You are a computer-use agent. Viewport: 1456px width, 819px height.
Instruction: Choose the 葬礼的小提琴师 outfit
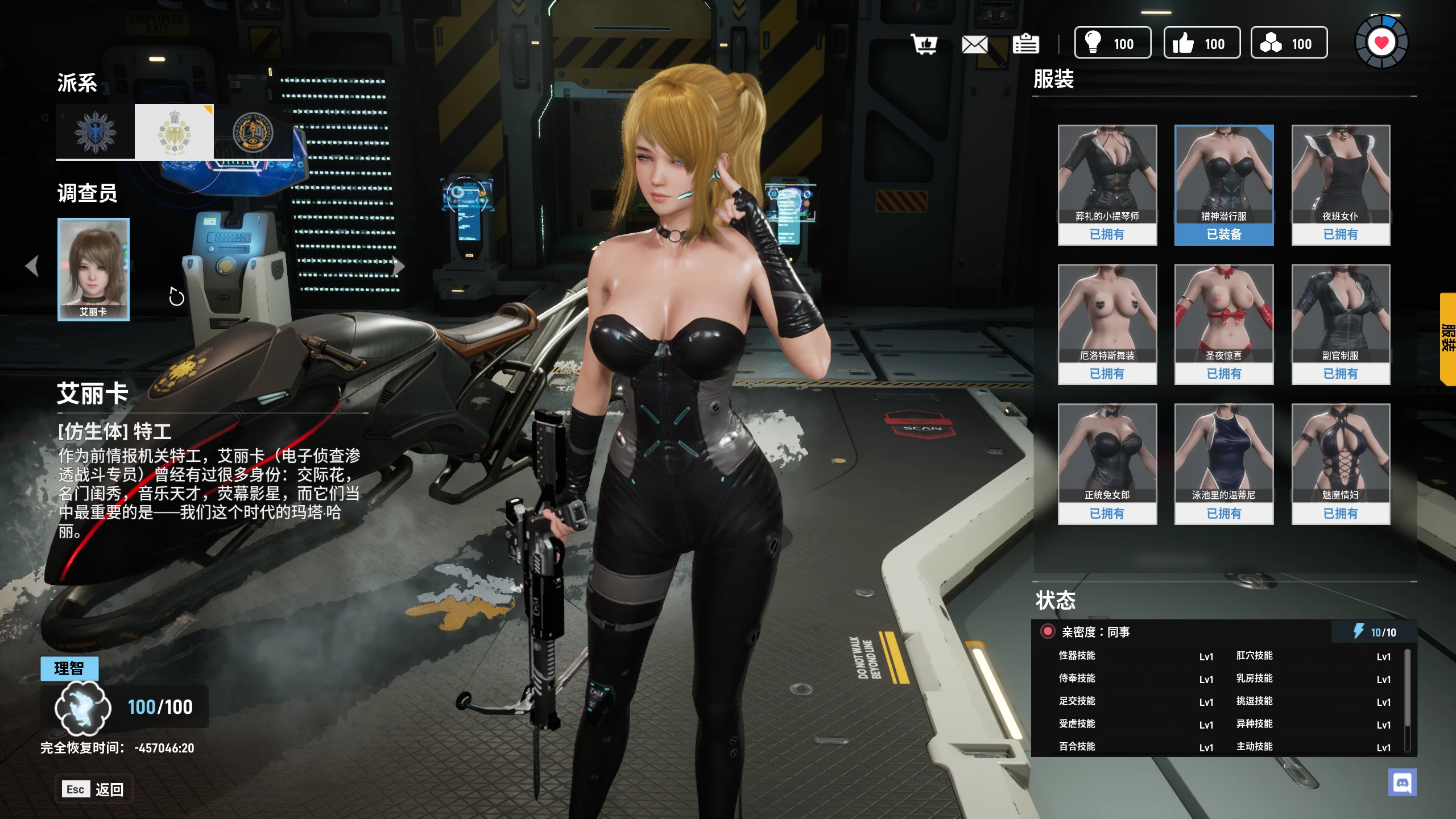coord(1107,185)
